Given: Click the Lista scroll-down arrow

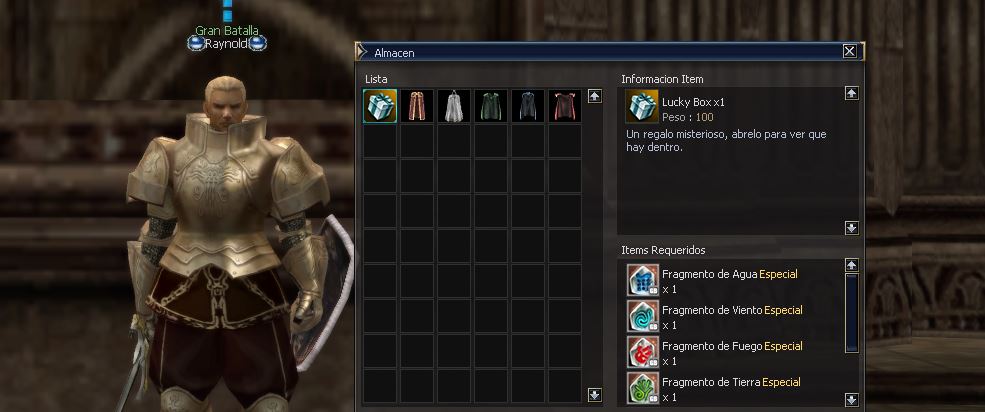Looking at the screenshot, I should [595, 394].
